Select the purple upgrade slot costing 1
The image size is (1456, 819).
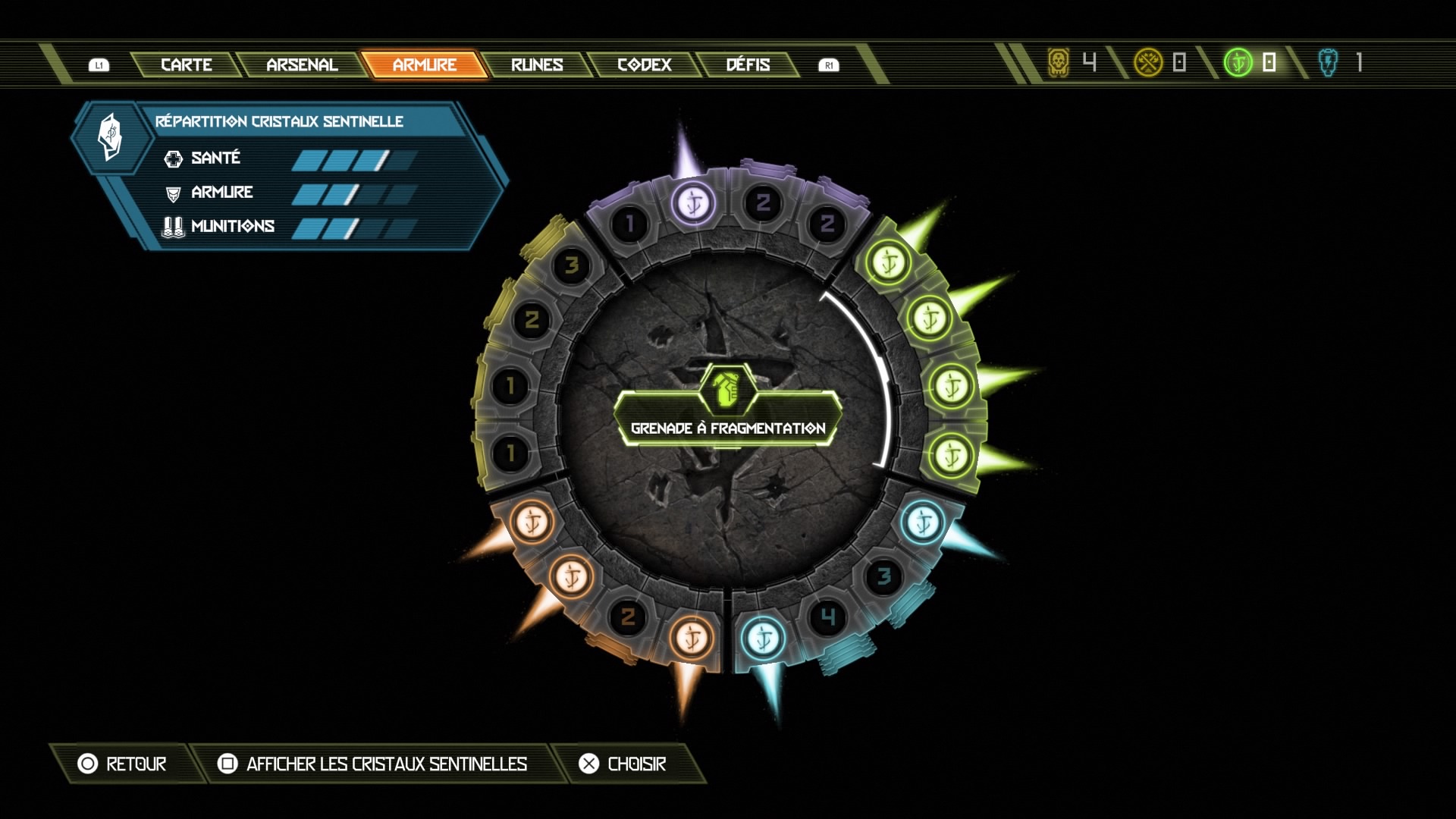(x=629, y=224)
